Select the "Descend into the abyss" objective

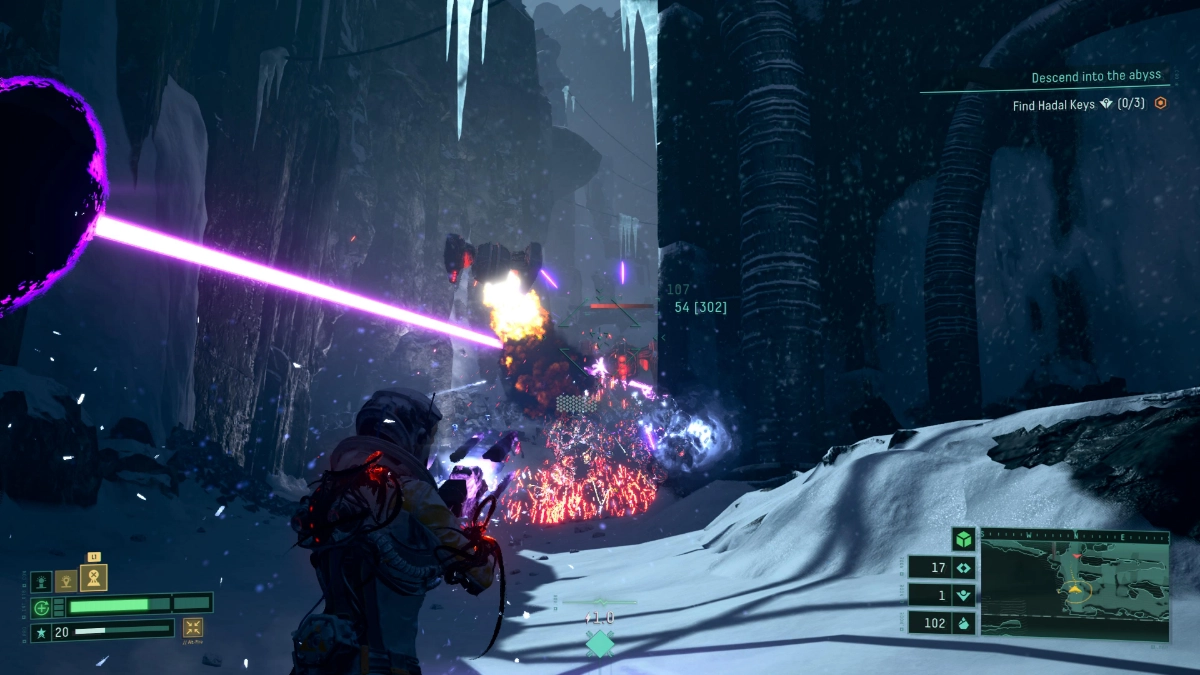pyautogui.click(x=1098, y=77)
